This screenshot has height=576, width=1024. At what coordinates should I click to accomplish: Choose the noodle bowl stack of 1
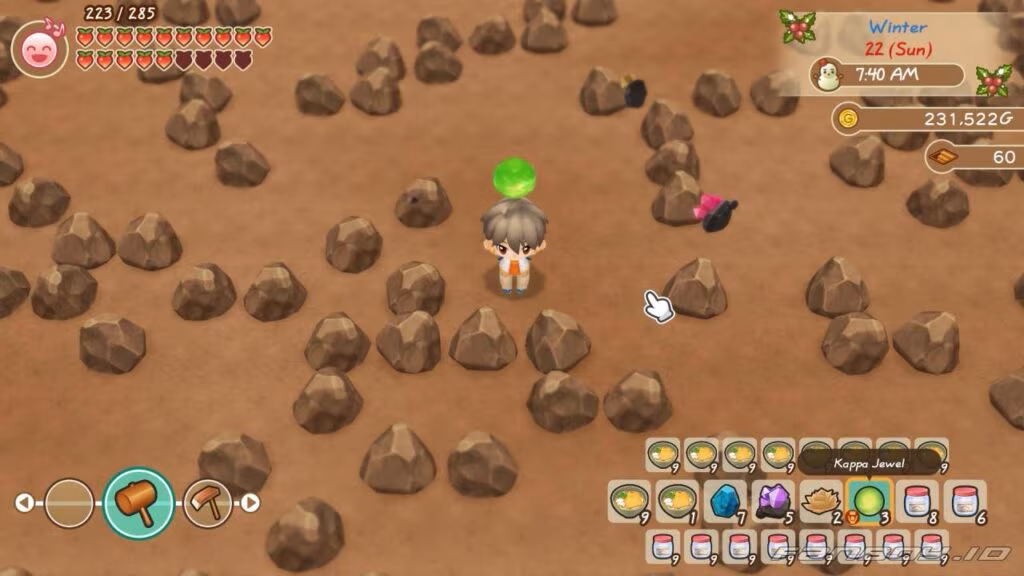(676, 500)
